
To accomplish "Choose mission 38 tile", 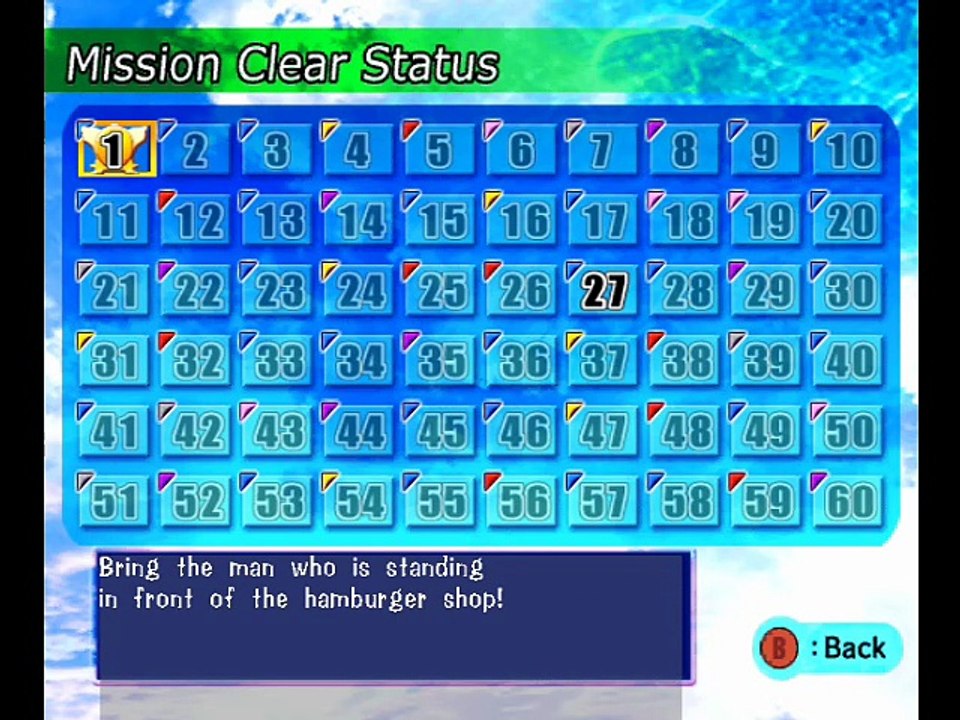I will pos(685,361).
